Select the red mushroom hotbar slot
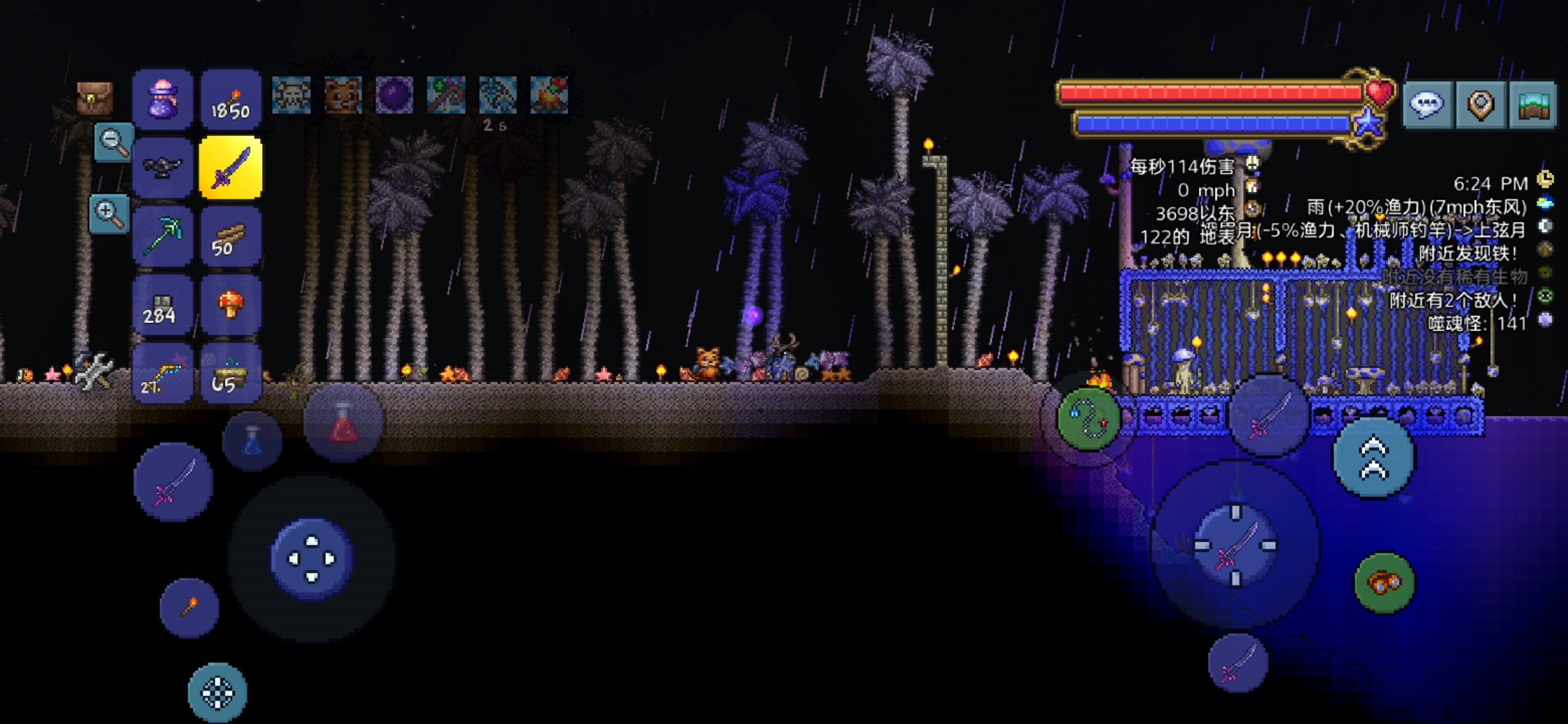1568x724 pixels. (231, 305)
